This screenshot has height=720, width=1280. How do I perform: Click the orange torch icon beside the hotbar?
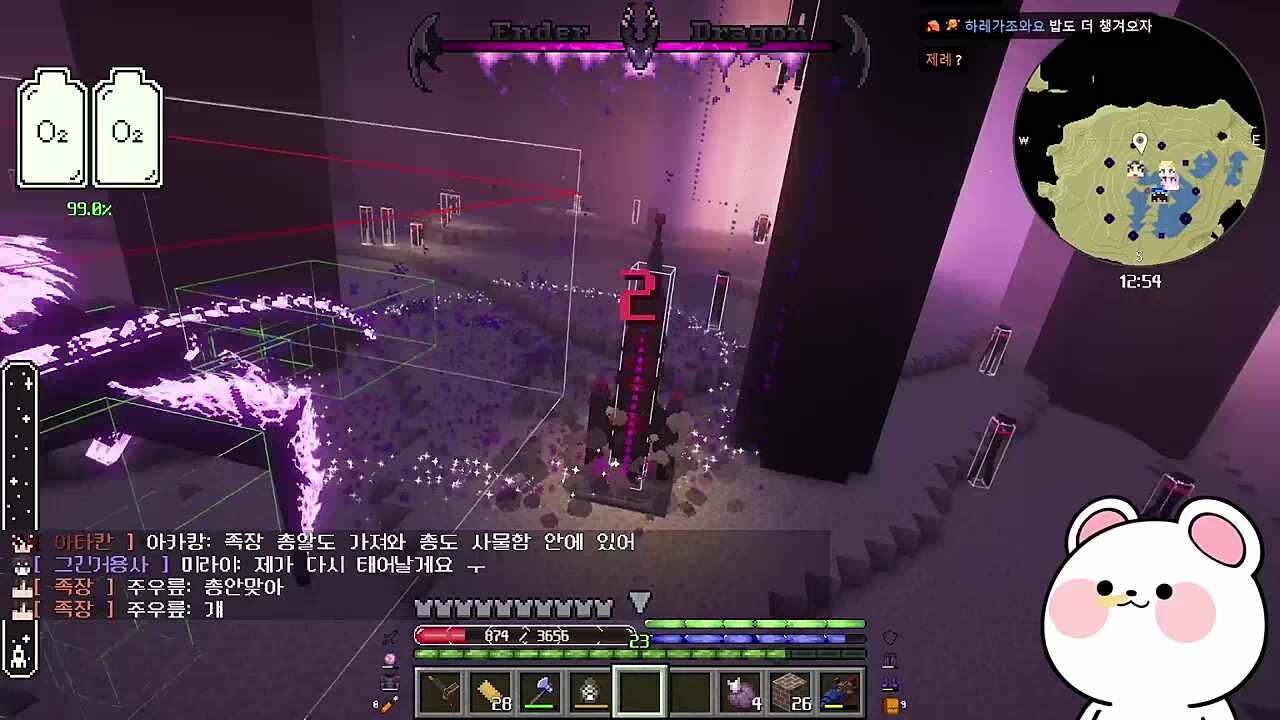387,705
